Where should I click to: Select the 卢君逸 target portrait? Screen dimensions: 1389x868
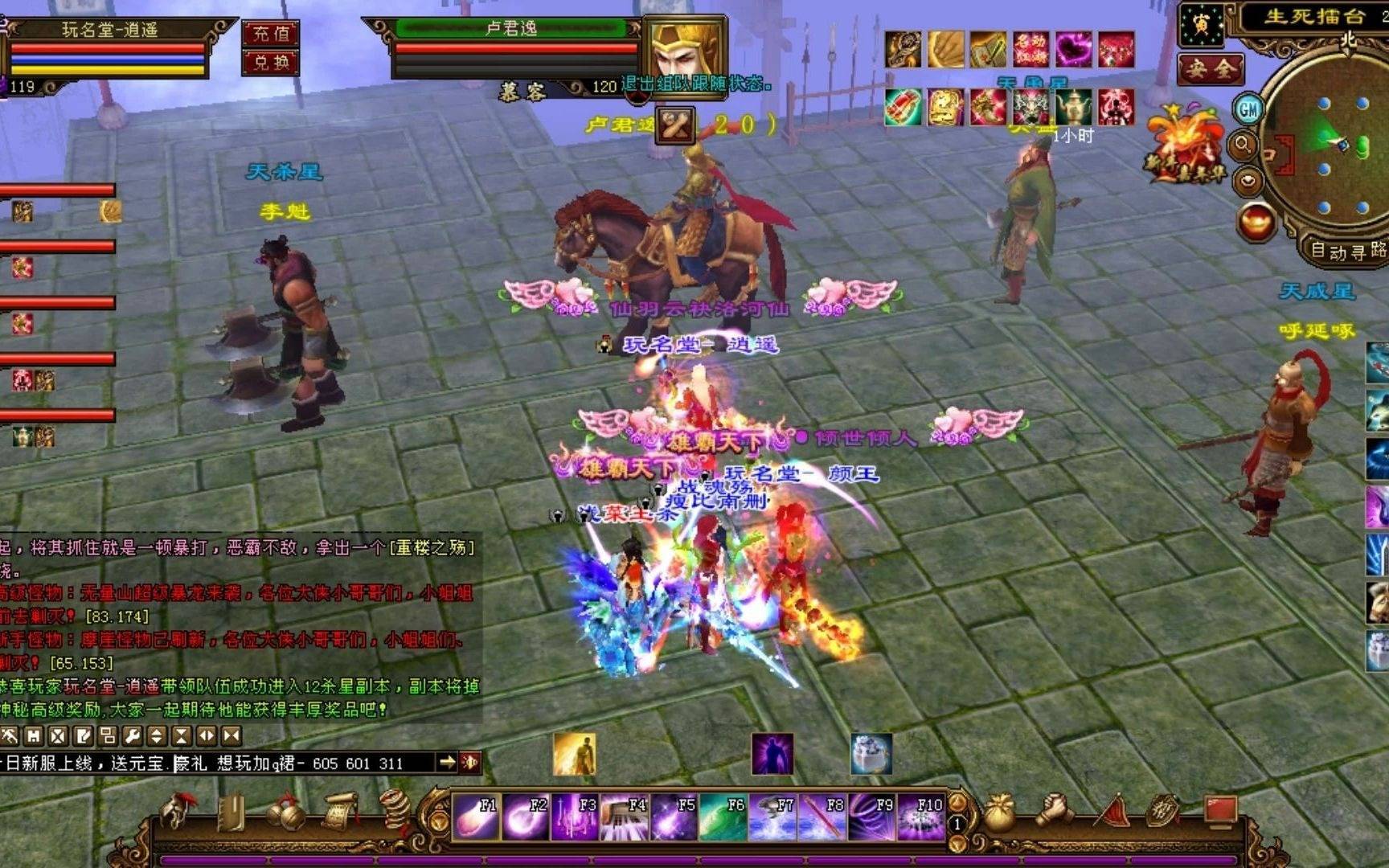click(686, 50)
